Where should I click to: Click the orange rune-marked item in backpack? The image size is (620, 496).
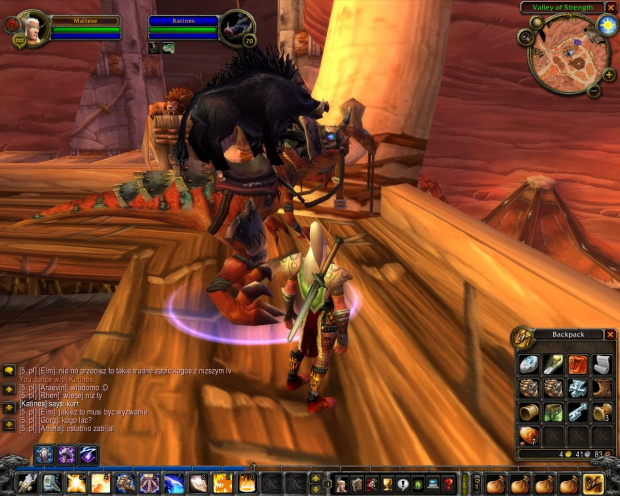(577, 364)
